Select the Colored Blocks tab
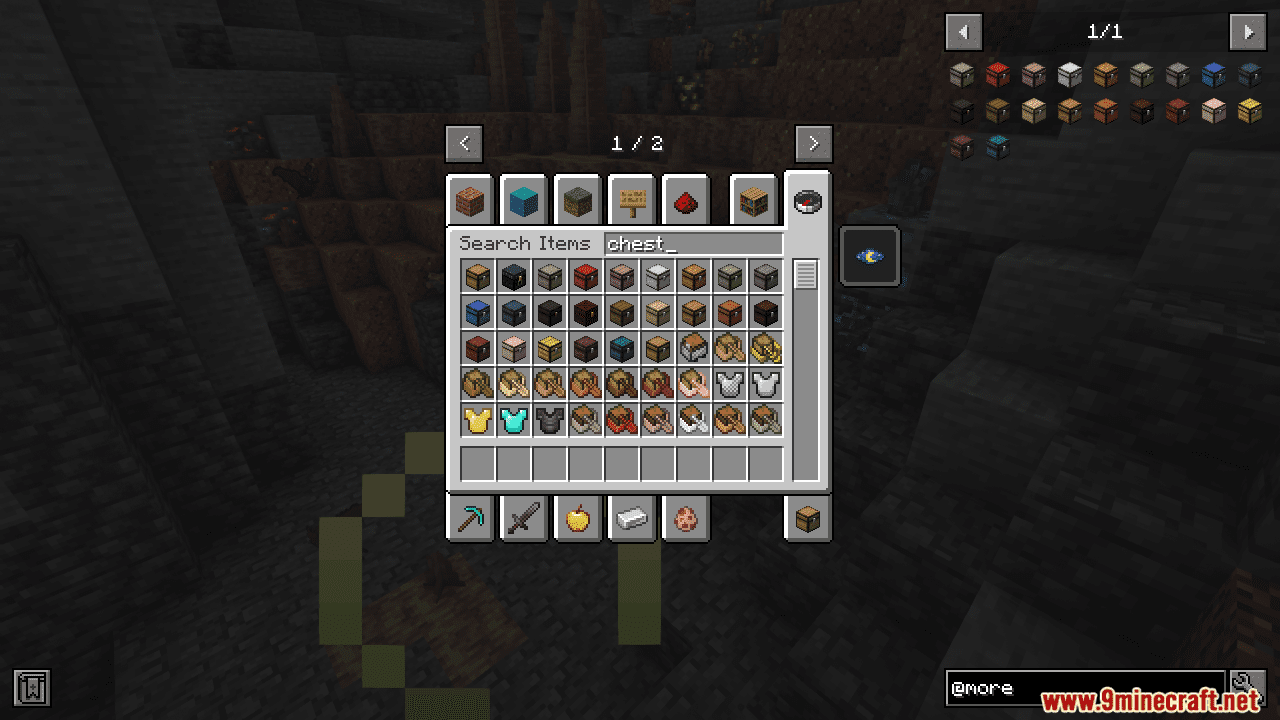The height and width of the screenshot is (720, 1280). 524,200
